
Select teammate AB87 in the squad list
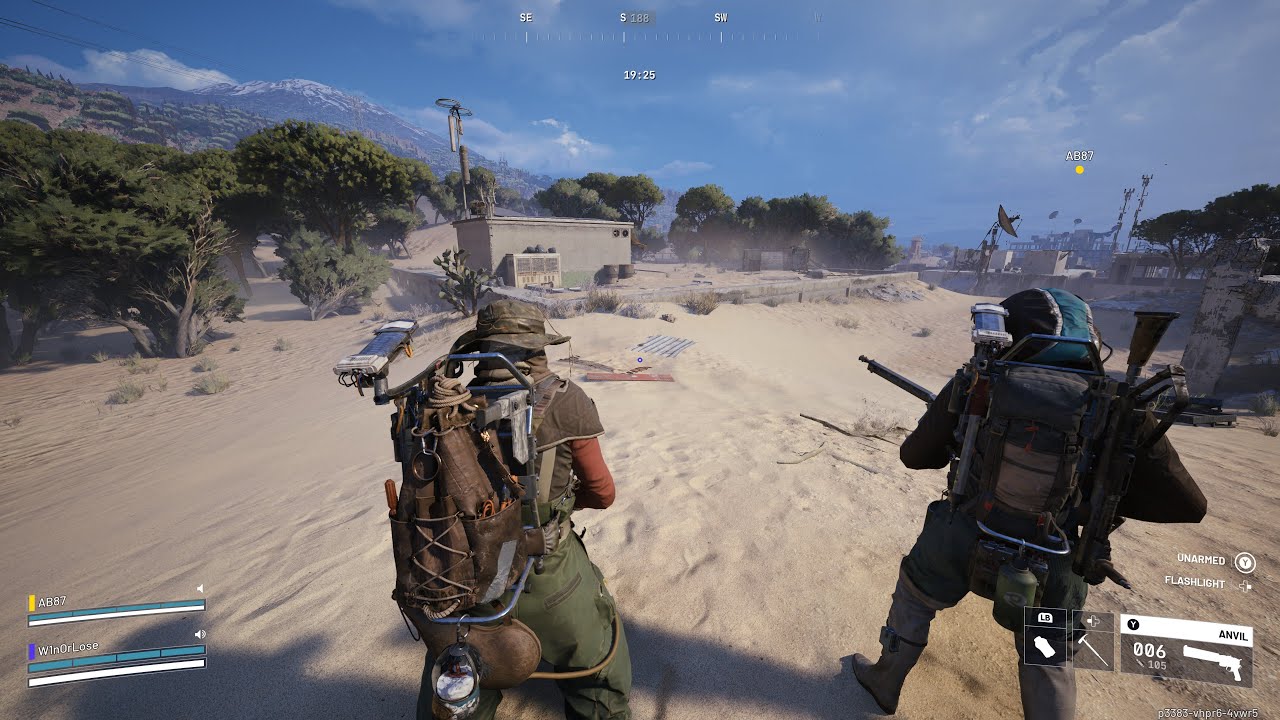52,602
